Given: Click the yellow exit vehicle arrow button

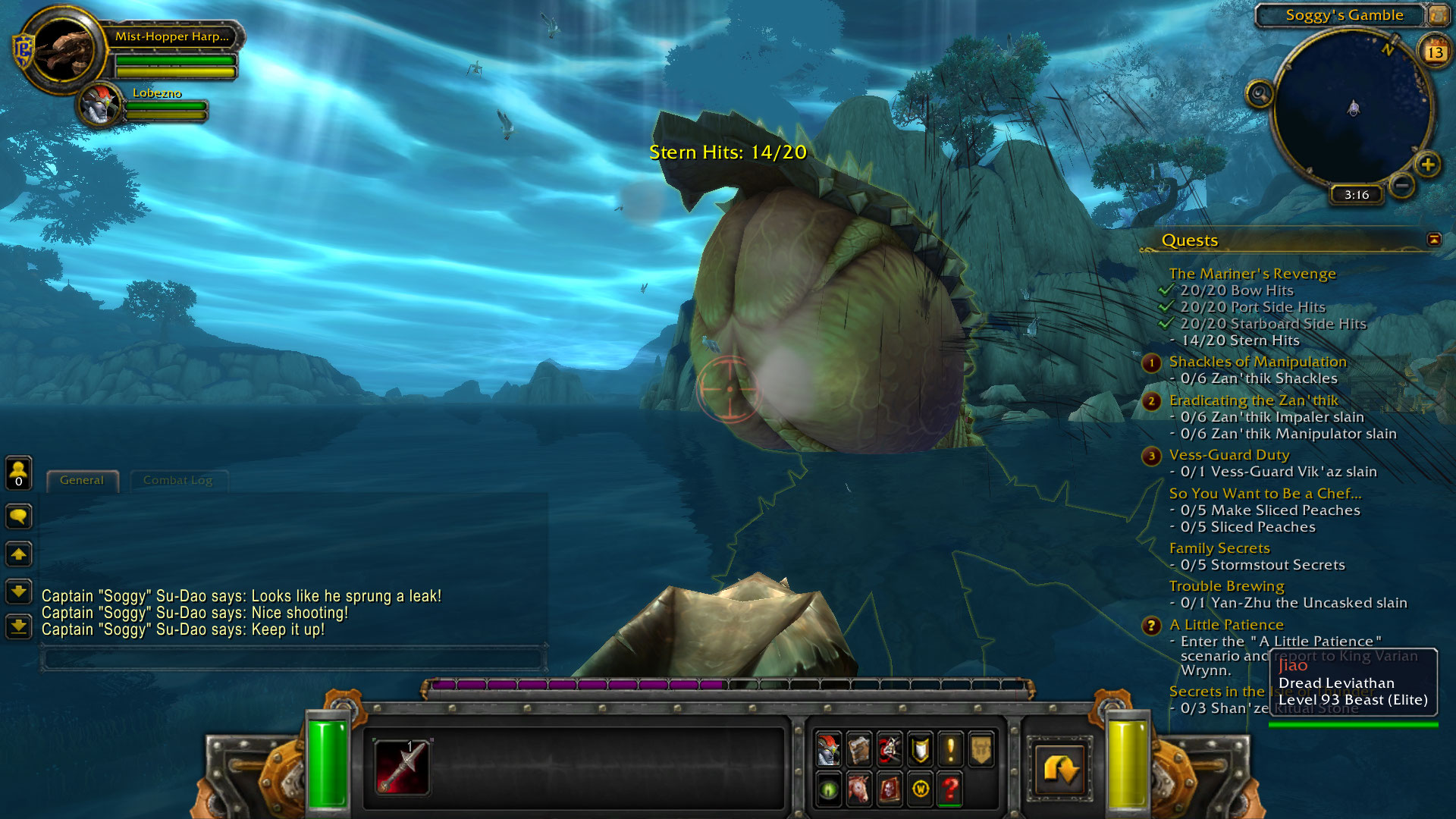Looking at the screenshot, I should point(1059,769).
